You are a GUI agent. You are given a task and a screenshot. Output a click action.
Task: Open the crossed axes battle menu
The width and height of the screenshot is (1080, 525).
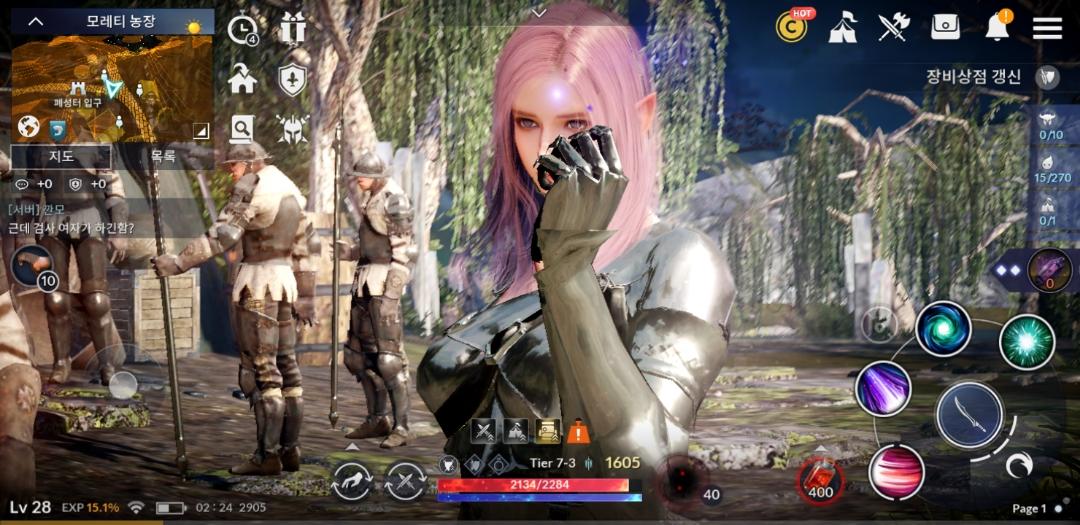[893, 27]
